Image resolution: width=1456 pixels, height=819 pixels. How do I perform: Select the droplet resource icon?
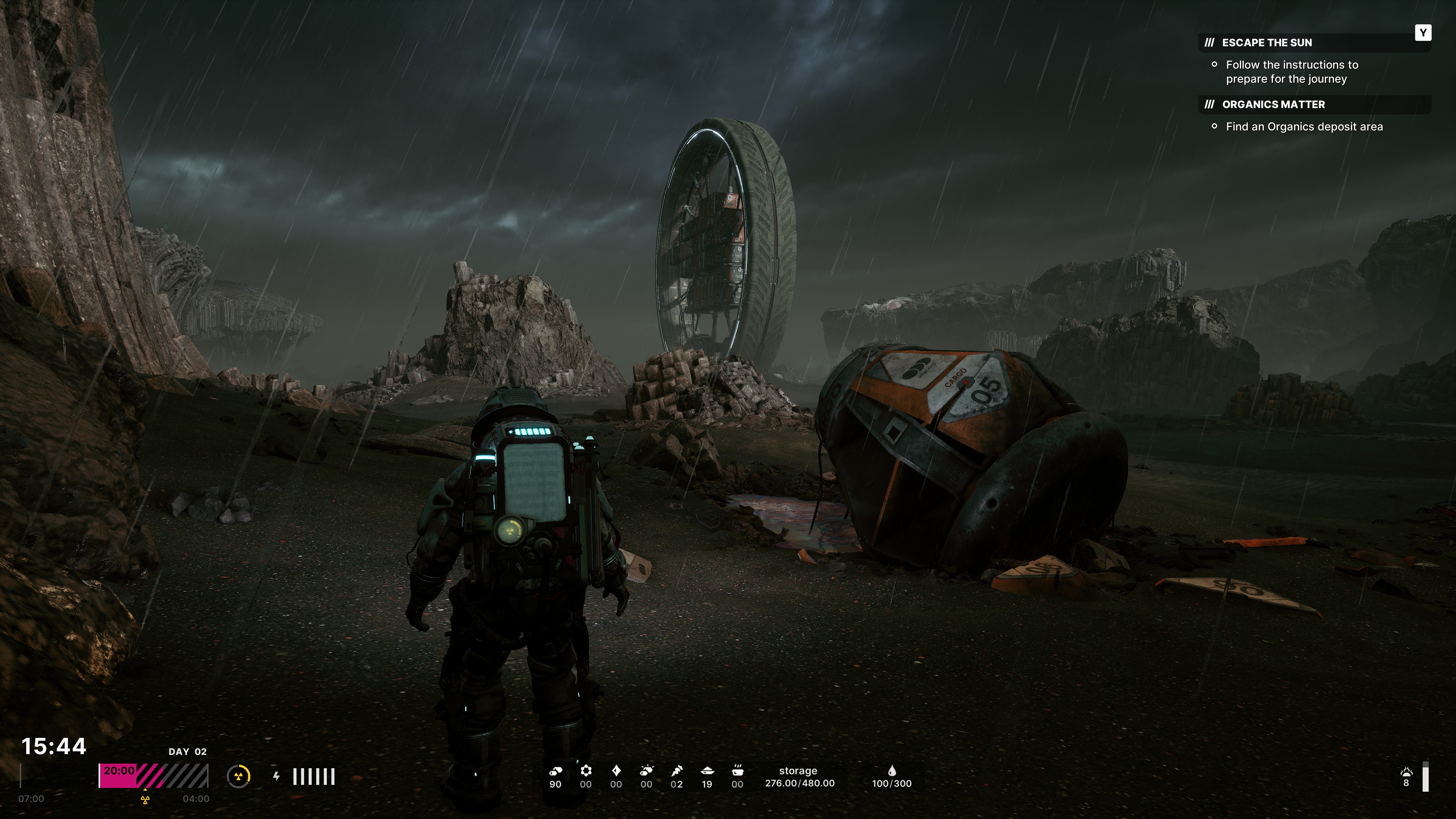click(891, 771)
